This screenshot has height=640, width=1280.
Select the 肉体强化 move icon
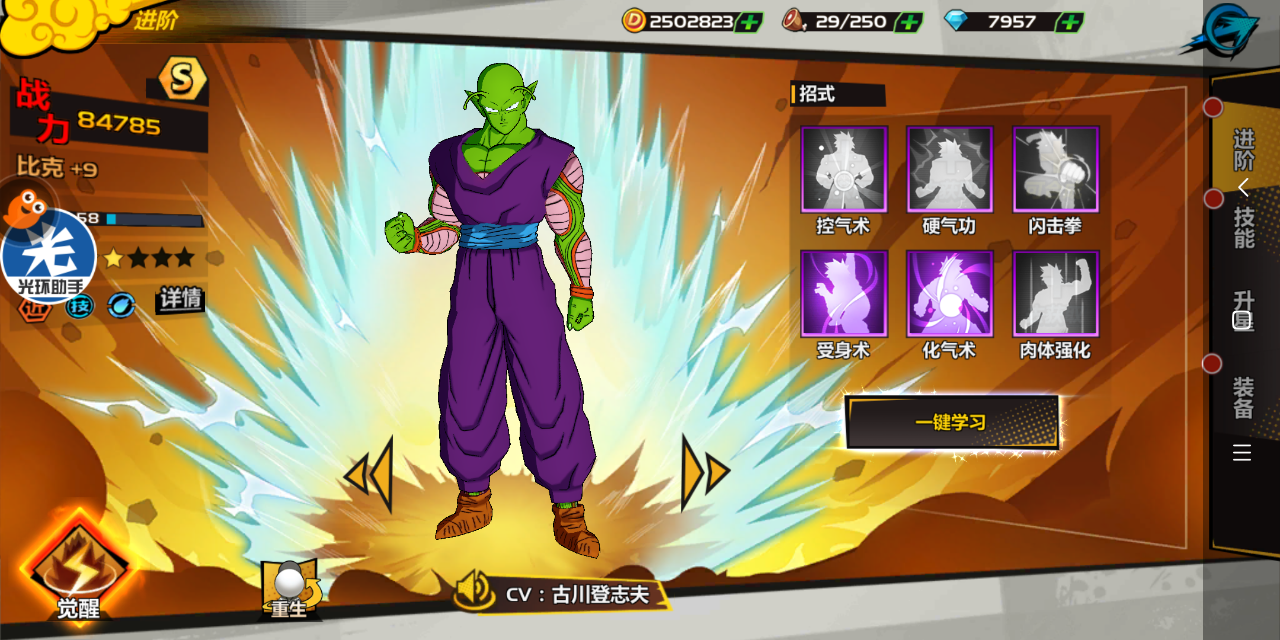click(x=1056, y=294)
